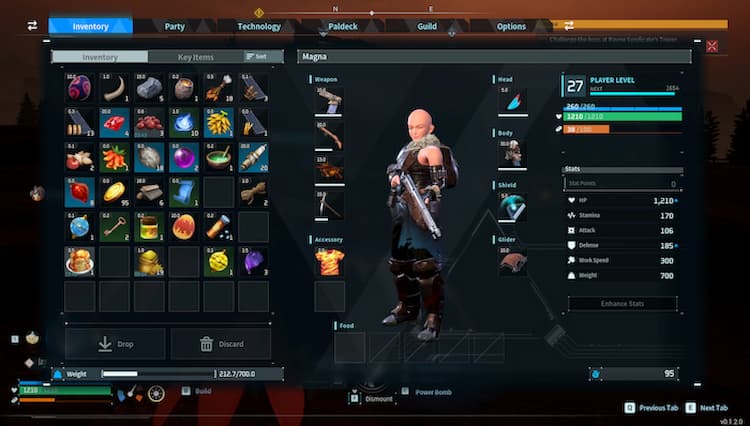This screenshot has height=426, width=750.
Task: Select the equipped head feather slot
Action: pos(512,102)
